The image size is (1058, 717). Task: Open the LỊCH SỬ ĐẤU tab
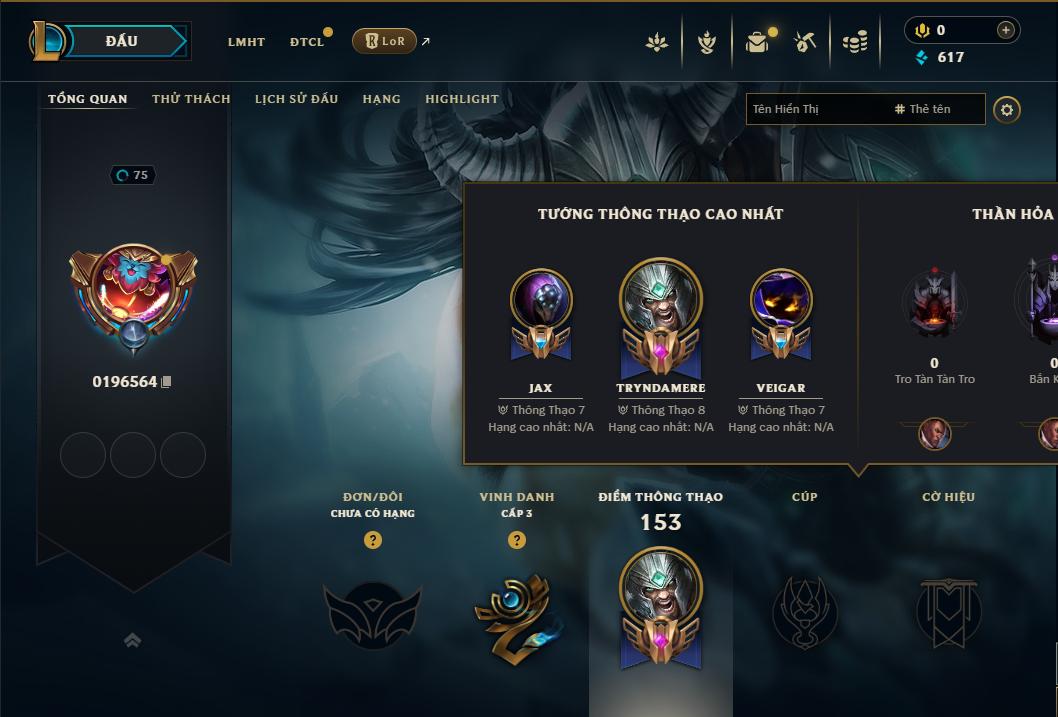[296, 99]
